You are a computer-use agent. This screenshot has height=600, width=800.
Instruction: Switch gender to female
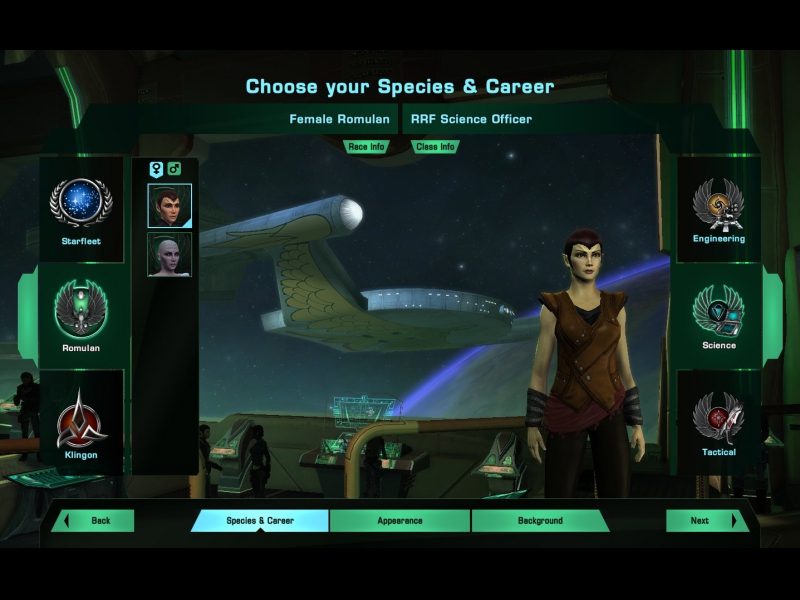pos(157,169)
